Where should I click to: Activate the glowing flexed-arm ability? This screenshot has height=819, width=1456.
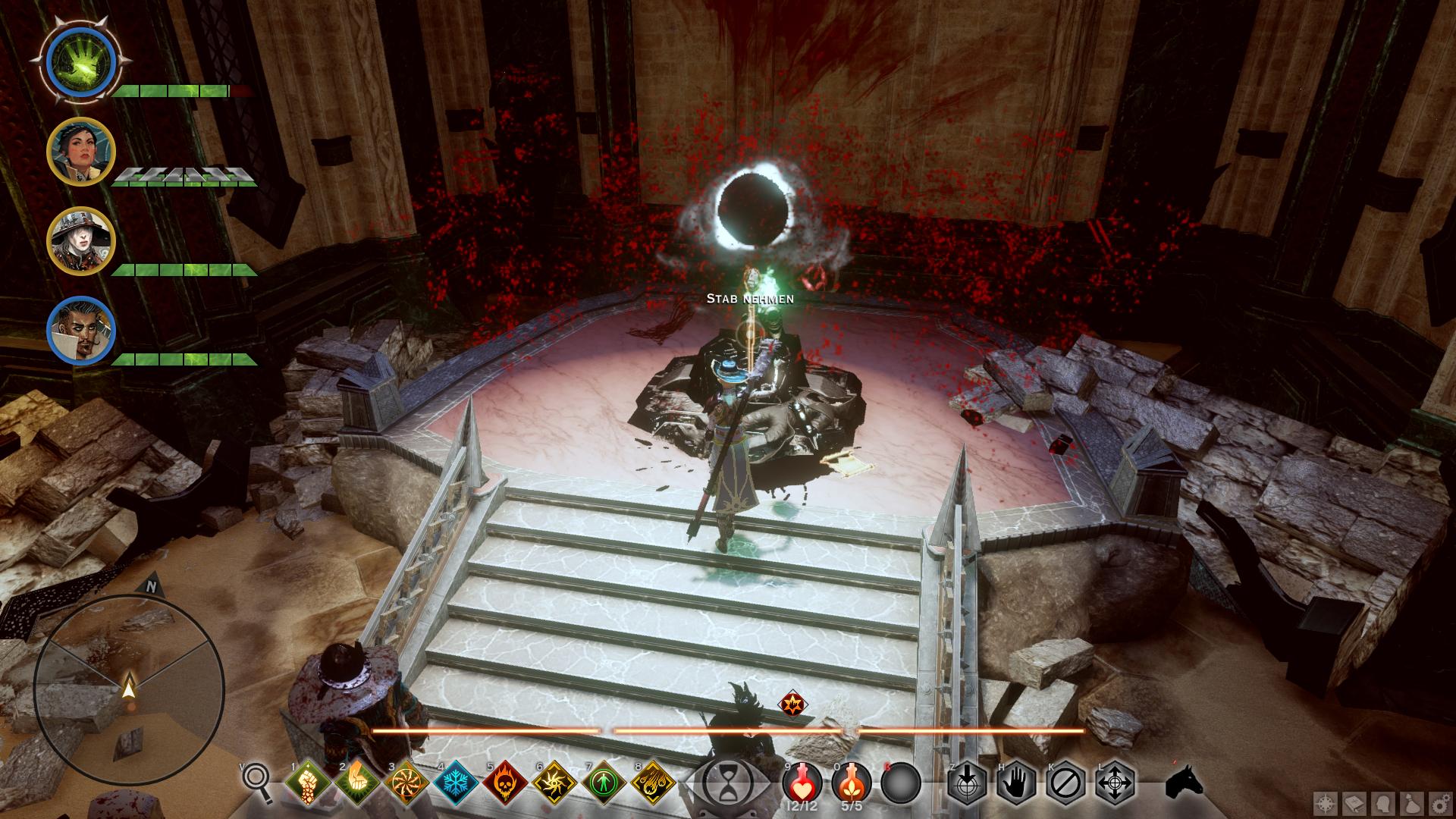click(357, 783)
